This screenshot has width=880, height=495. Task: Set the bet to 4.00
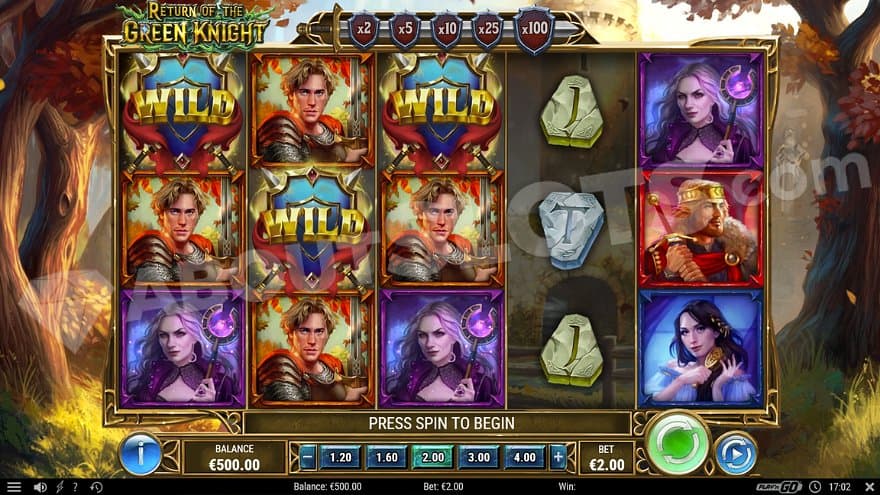click(x=525, y=457)
